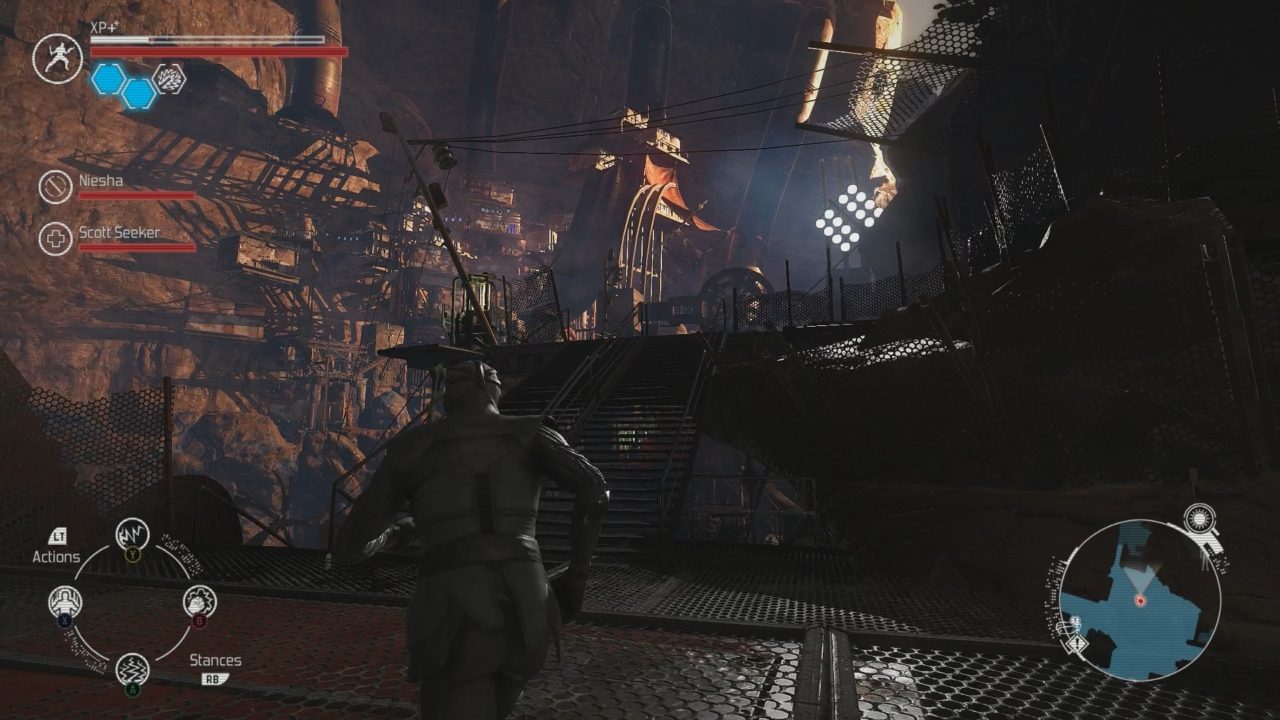Viewport: 1280px width, 720px height.
Task: Trigger the bursting cloud explosion ability
Action: point(199,601)
